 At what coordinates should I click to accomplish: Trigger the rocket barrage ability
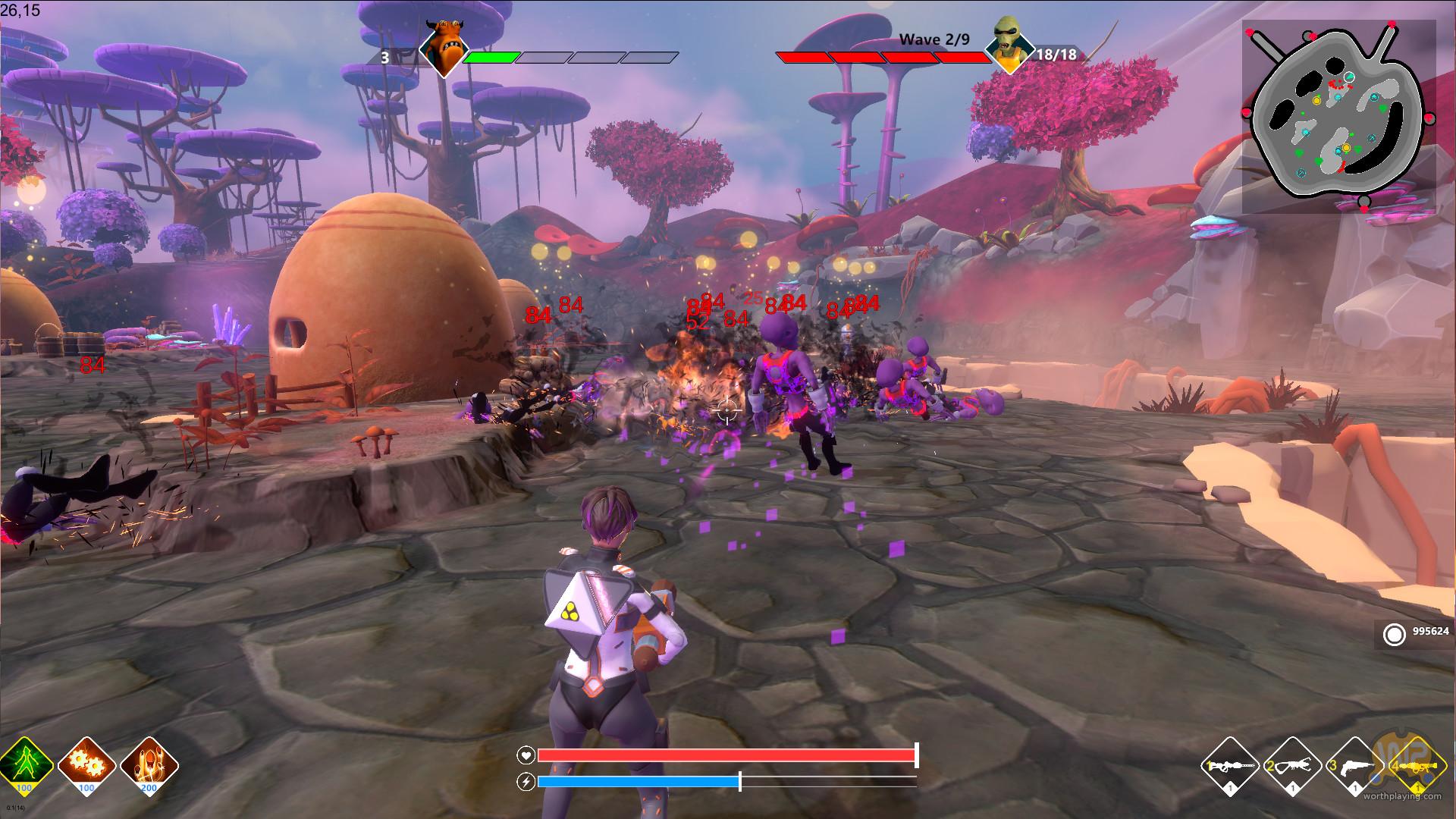149,764
